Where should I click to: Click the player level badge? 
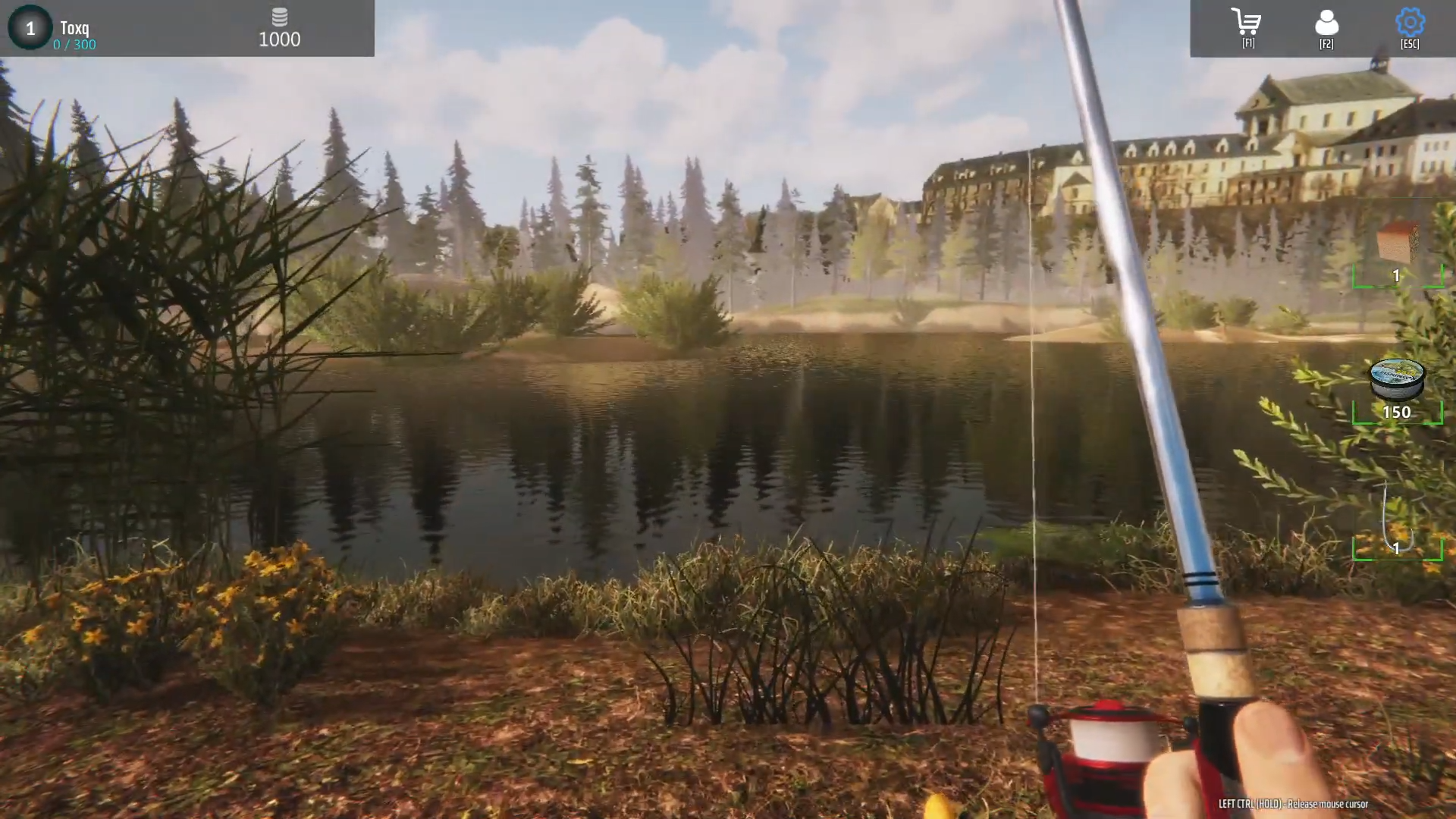[x=30, y=28]
